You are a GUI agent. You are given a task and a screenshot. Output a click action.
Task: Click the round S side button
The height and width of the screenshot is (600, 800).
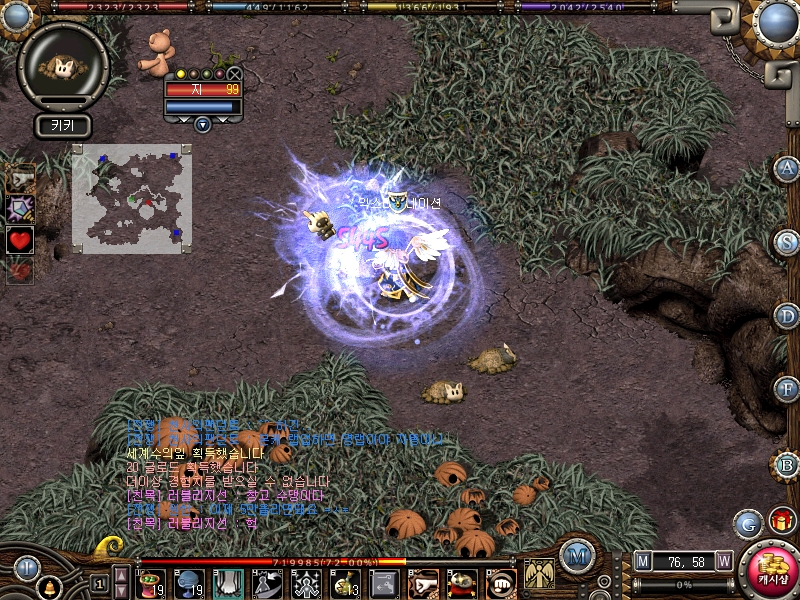[x=787, y=242]
